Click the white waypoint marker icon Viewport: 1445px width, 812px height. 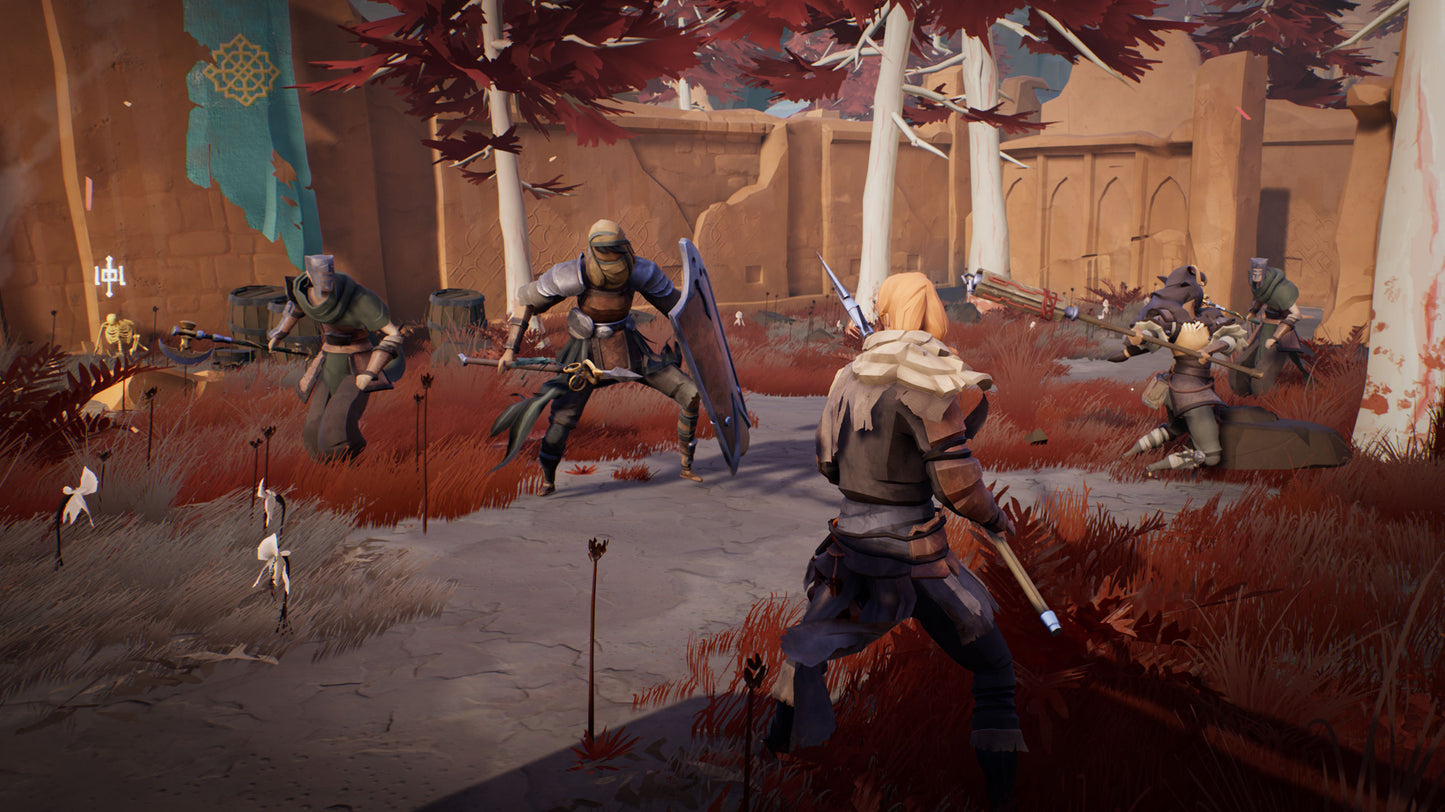[x=110, y=275]
